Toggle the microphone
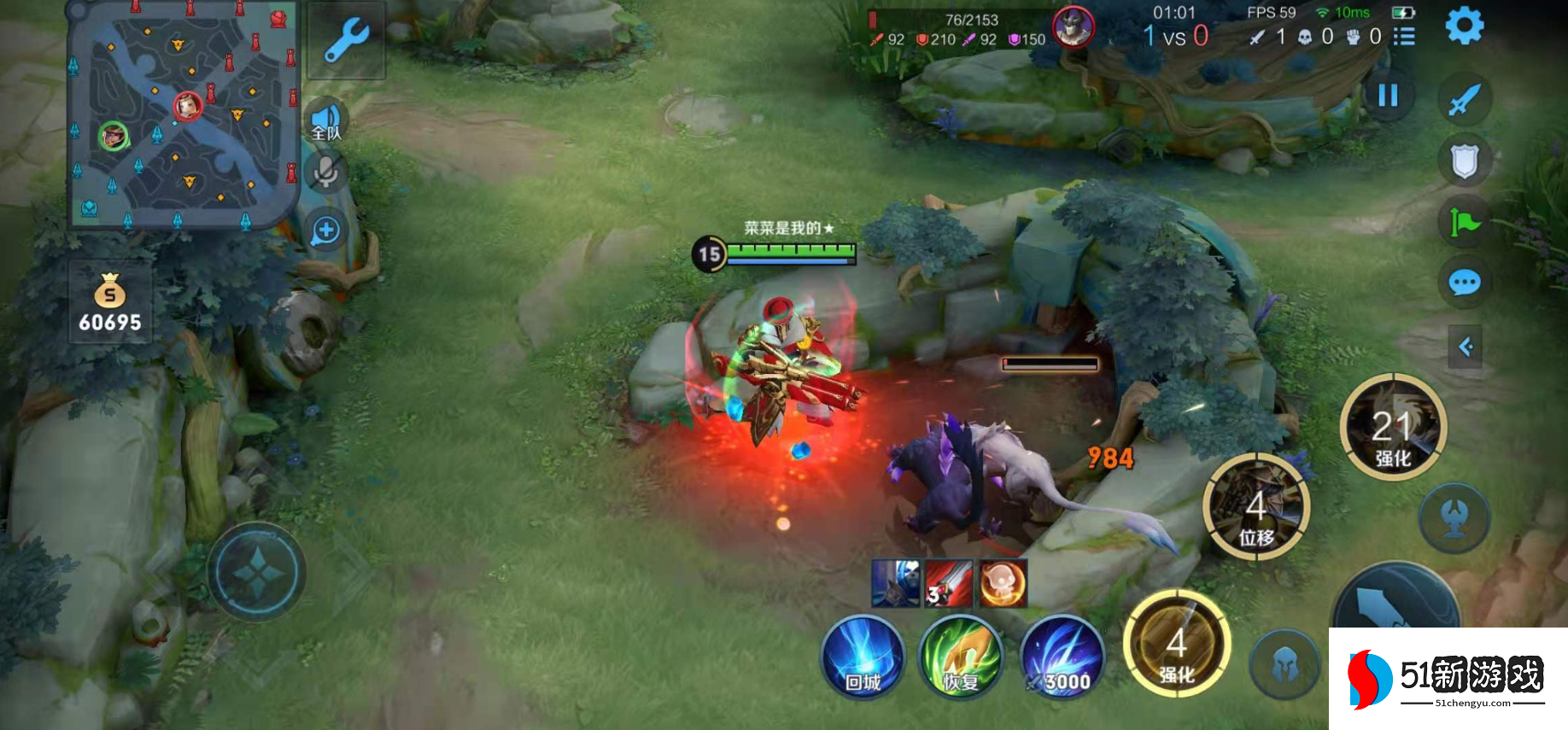This screenshot has width=1568, height=730. click(325, 173)
